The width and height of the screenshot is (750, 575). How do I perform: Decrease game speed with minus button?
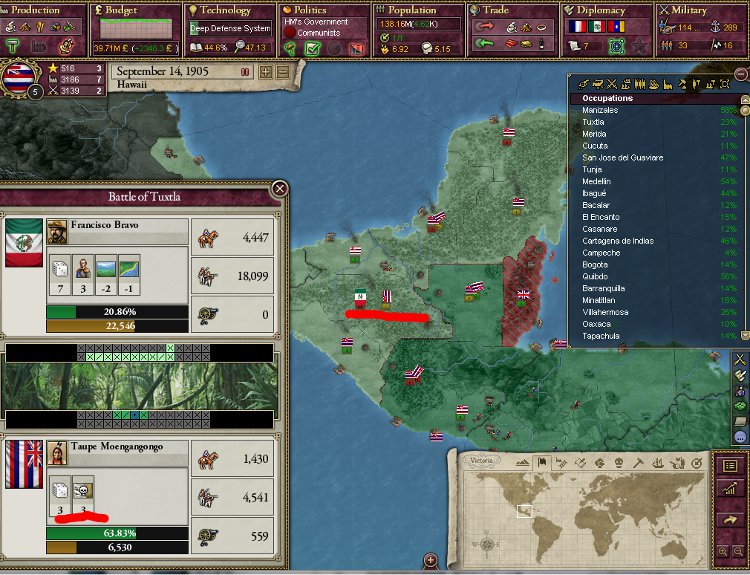[283, 71]
